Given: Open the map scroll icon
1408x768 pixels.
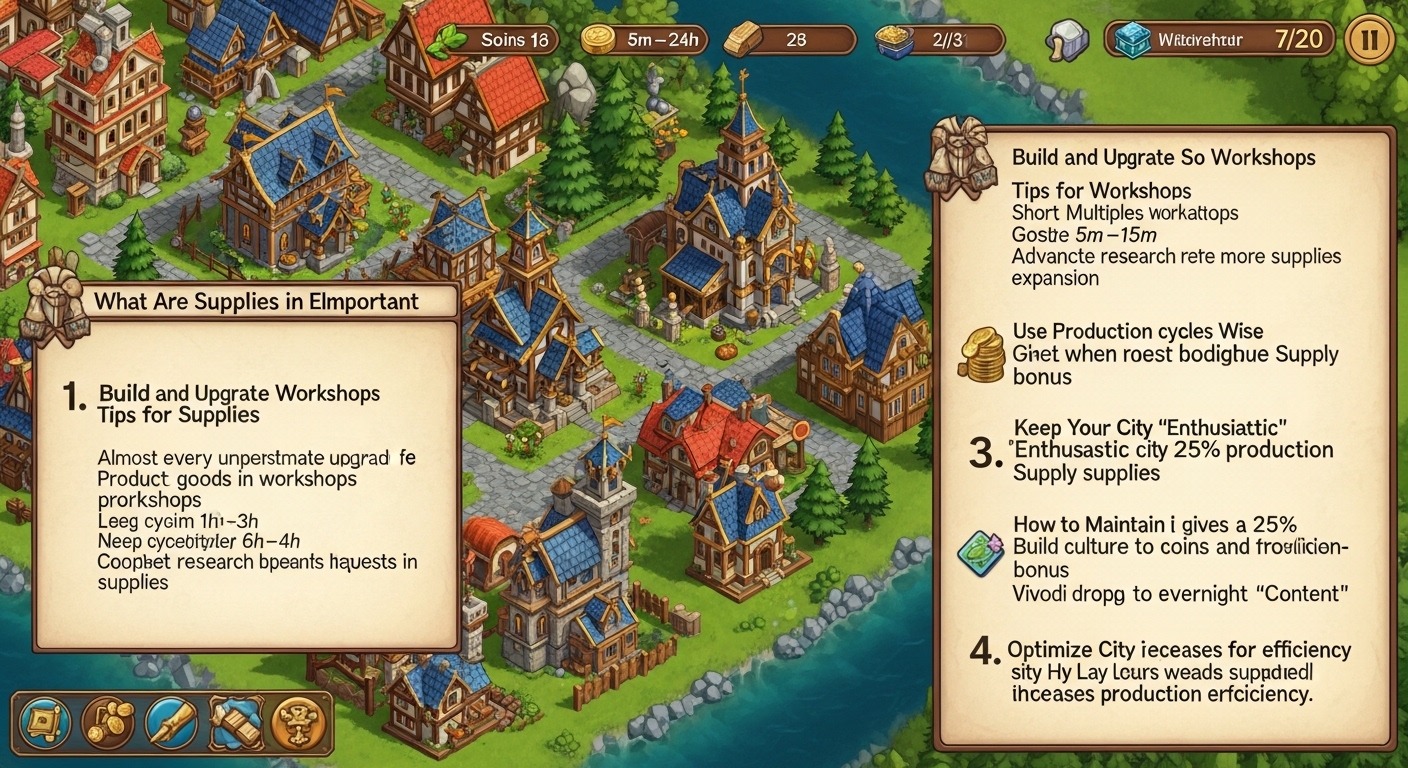Looking at the screenshot, I should click(45, 720).
